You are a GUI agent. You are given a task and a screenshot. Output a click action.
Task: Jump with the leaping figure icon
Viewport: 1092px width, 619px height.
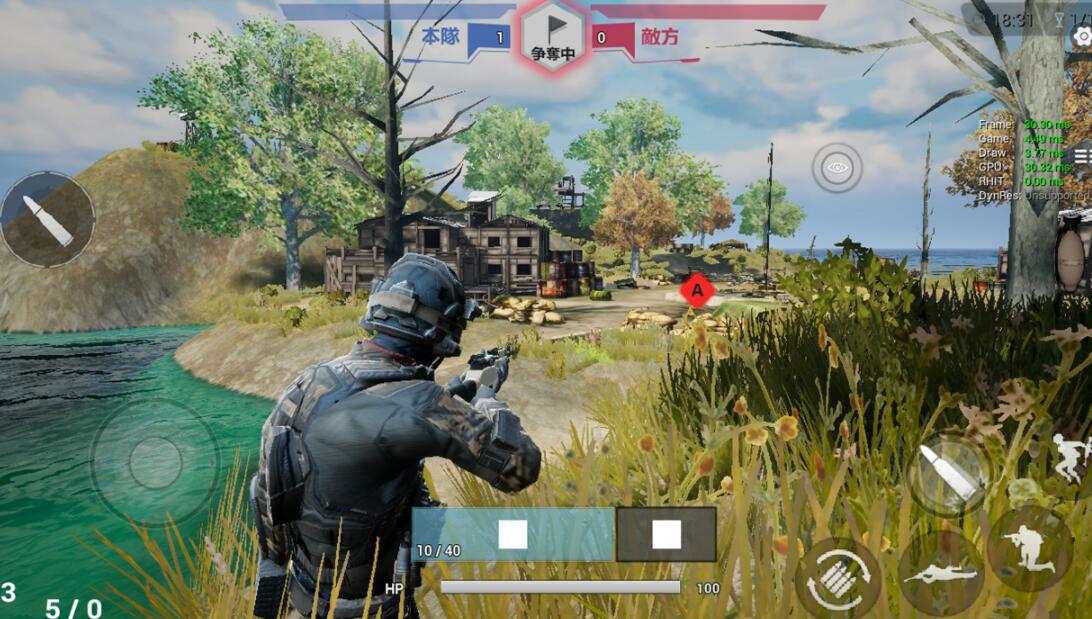(x=1072, y=459)
